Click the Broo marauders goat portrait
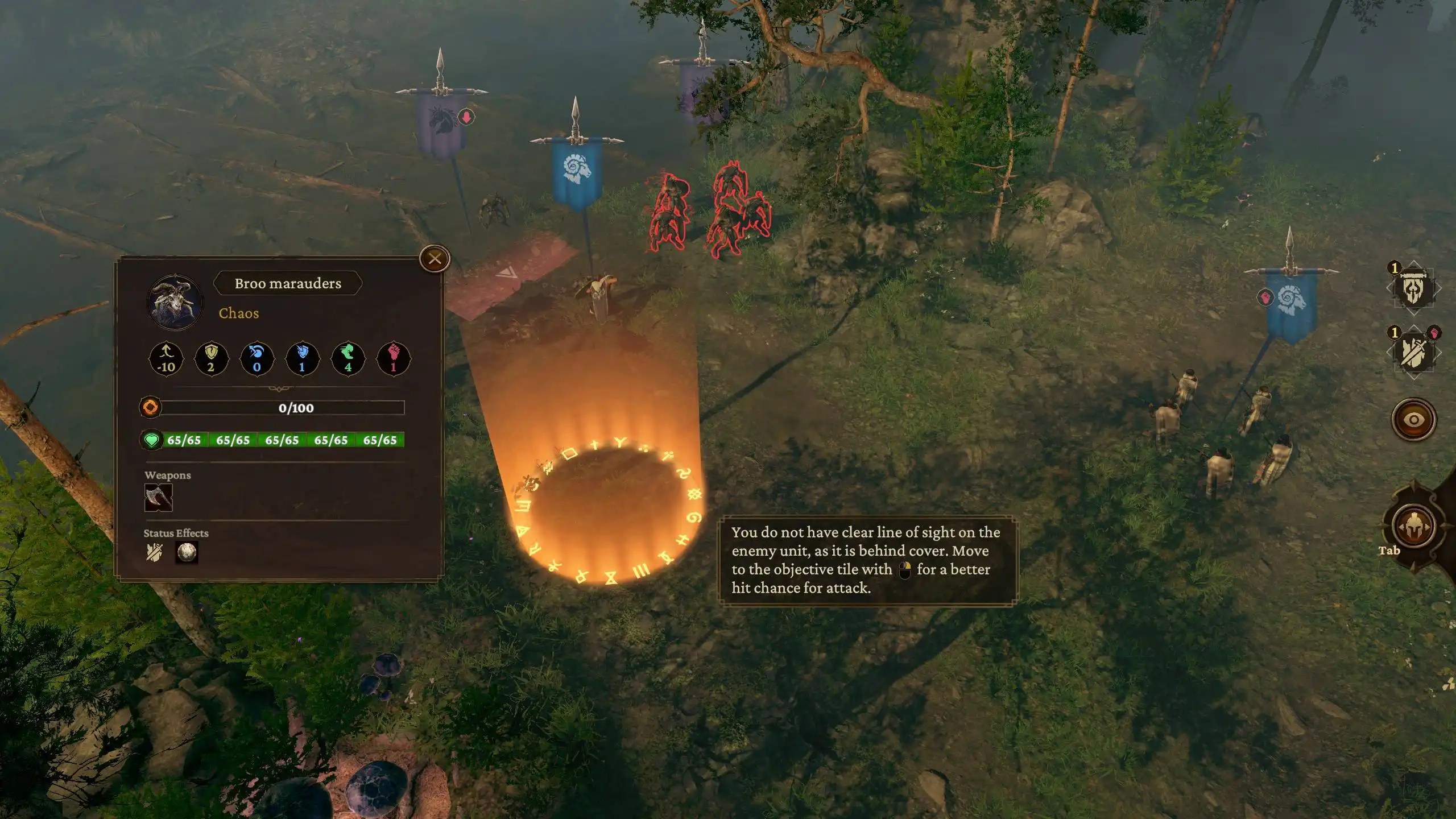The height and width of the screenshot is (819, 1456). point(175,303)
